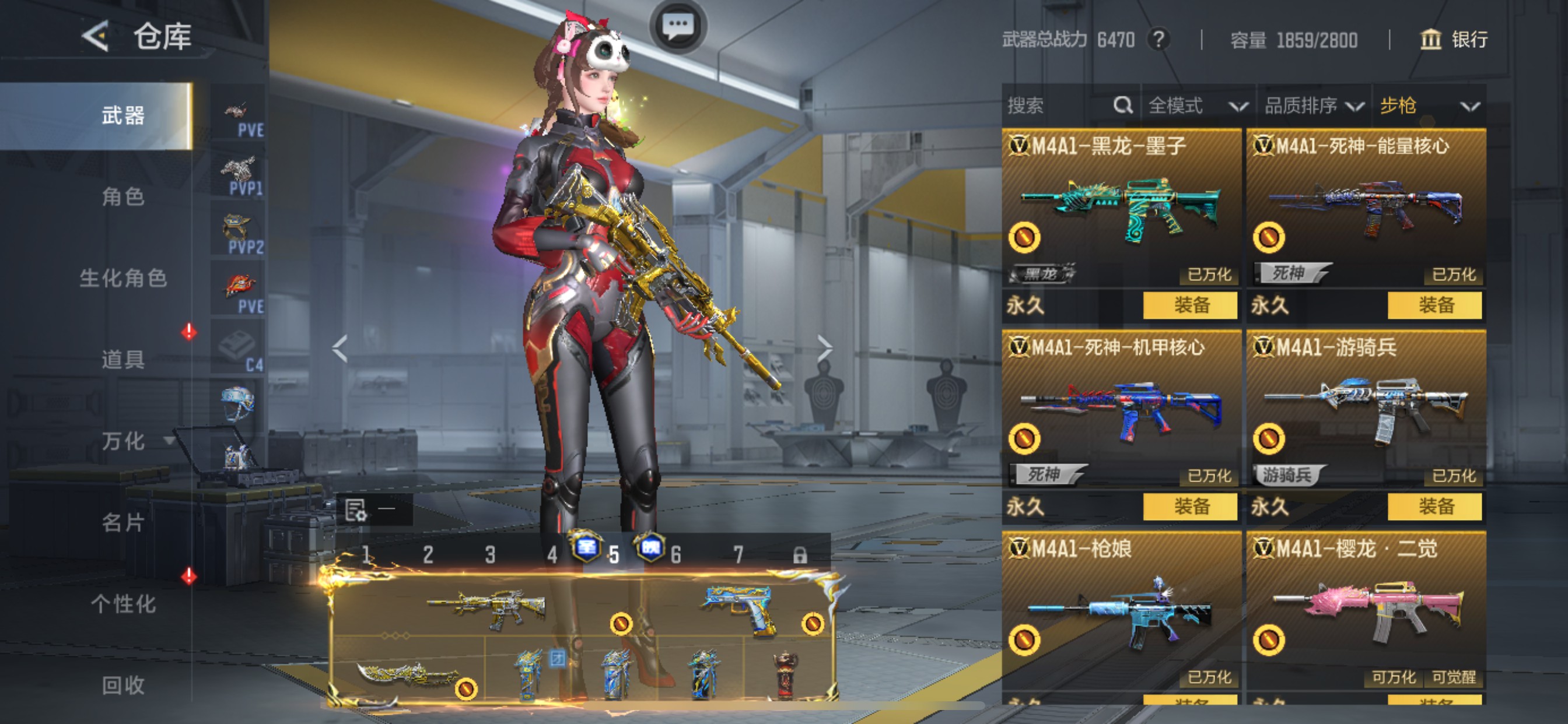
Task: Switch to the 角色 tab
Action: click(x=123, y=197)
